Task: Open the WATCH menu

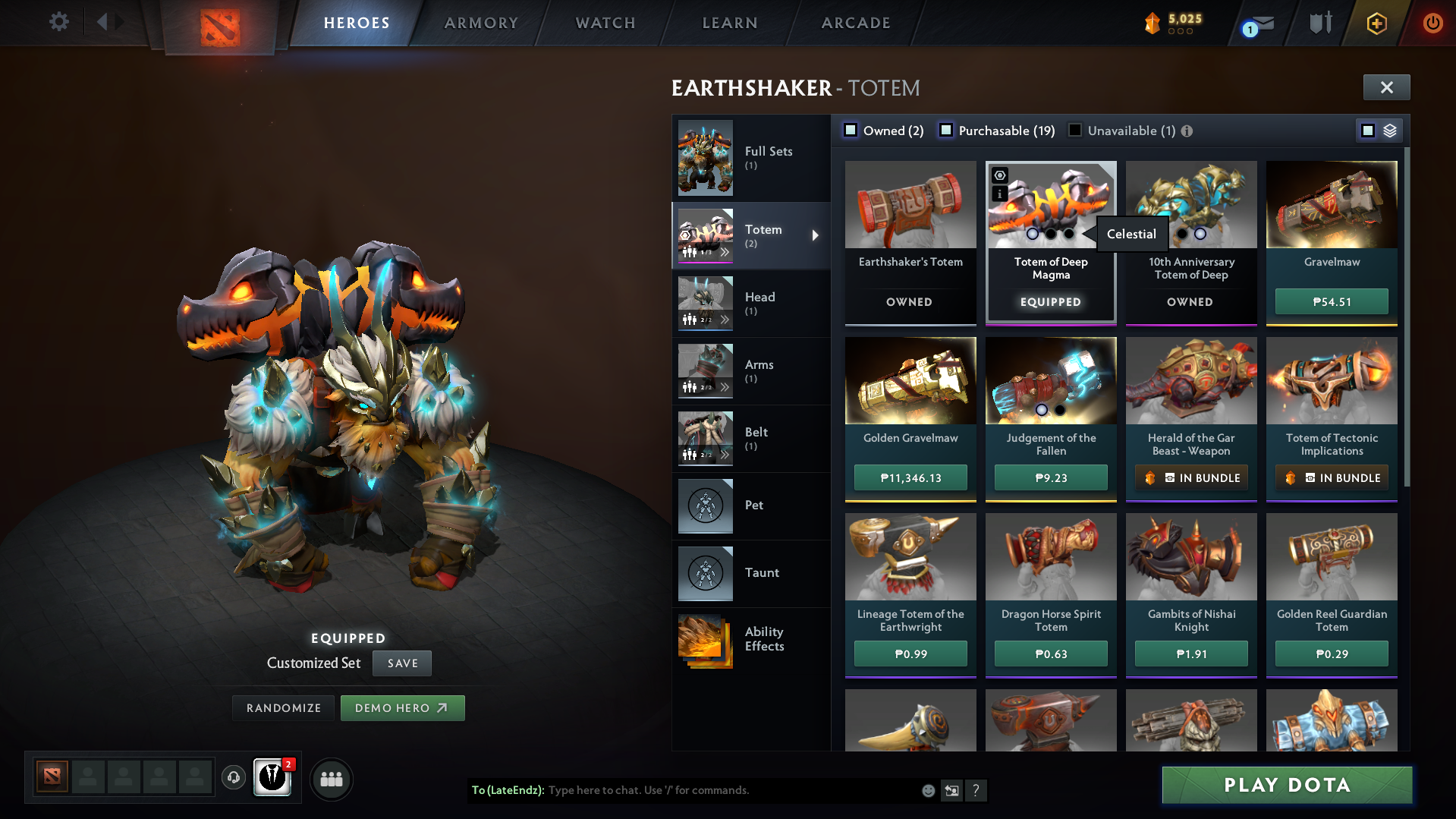Action: click(x=605, y=23)
